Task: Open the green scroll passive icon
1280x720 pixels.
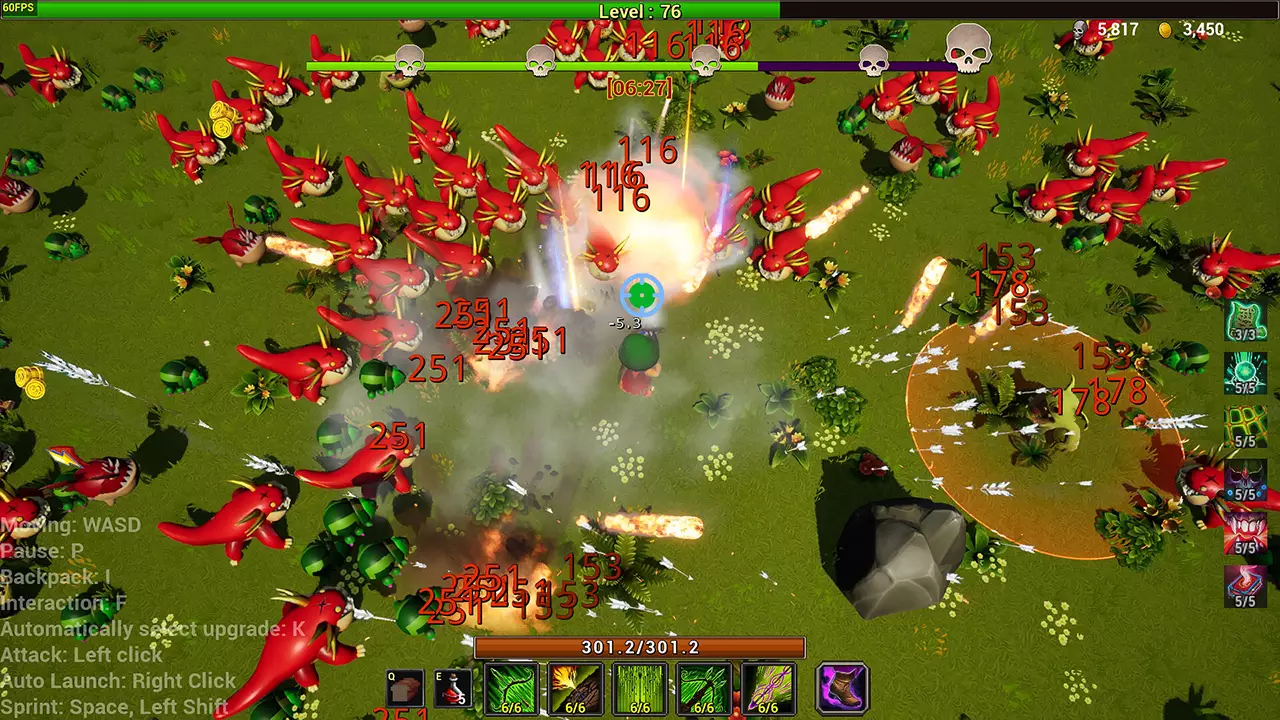Action: [x=1245, y=319]
